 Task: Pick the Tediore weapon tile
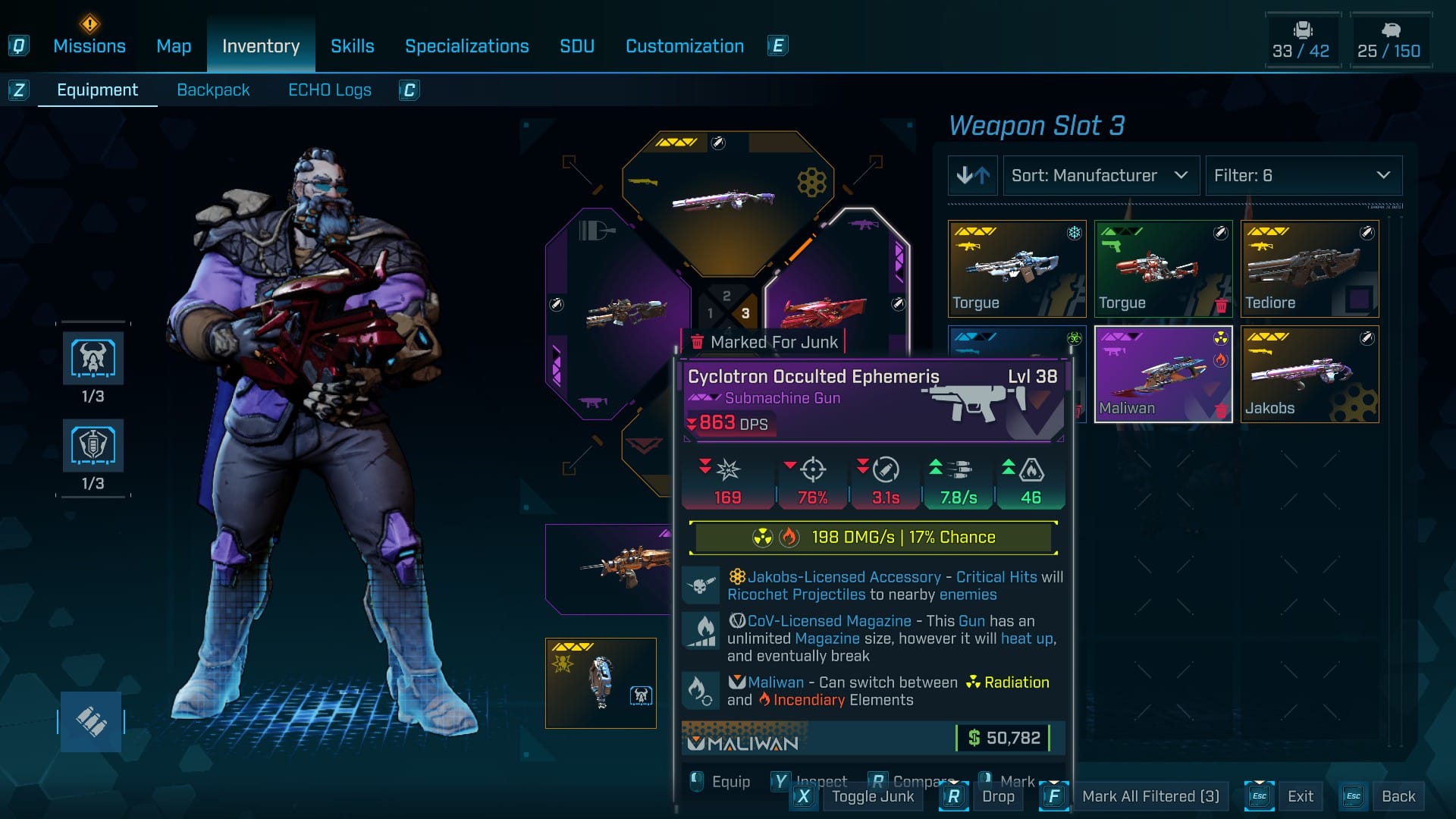[x=1310, y=268]
